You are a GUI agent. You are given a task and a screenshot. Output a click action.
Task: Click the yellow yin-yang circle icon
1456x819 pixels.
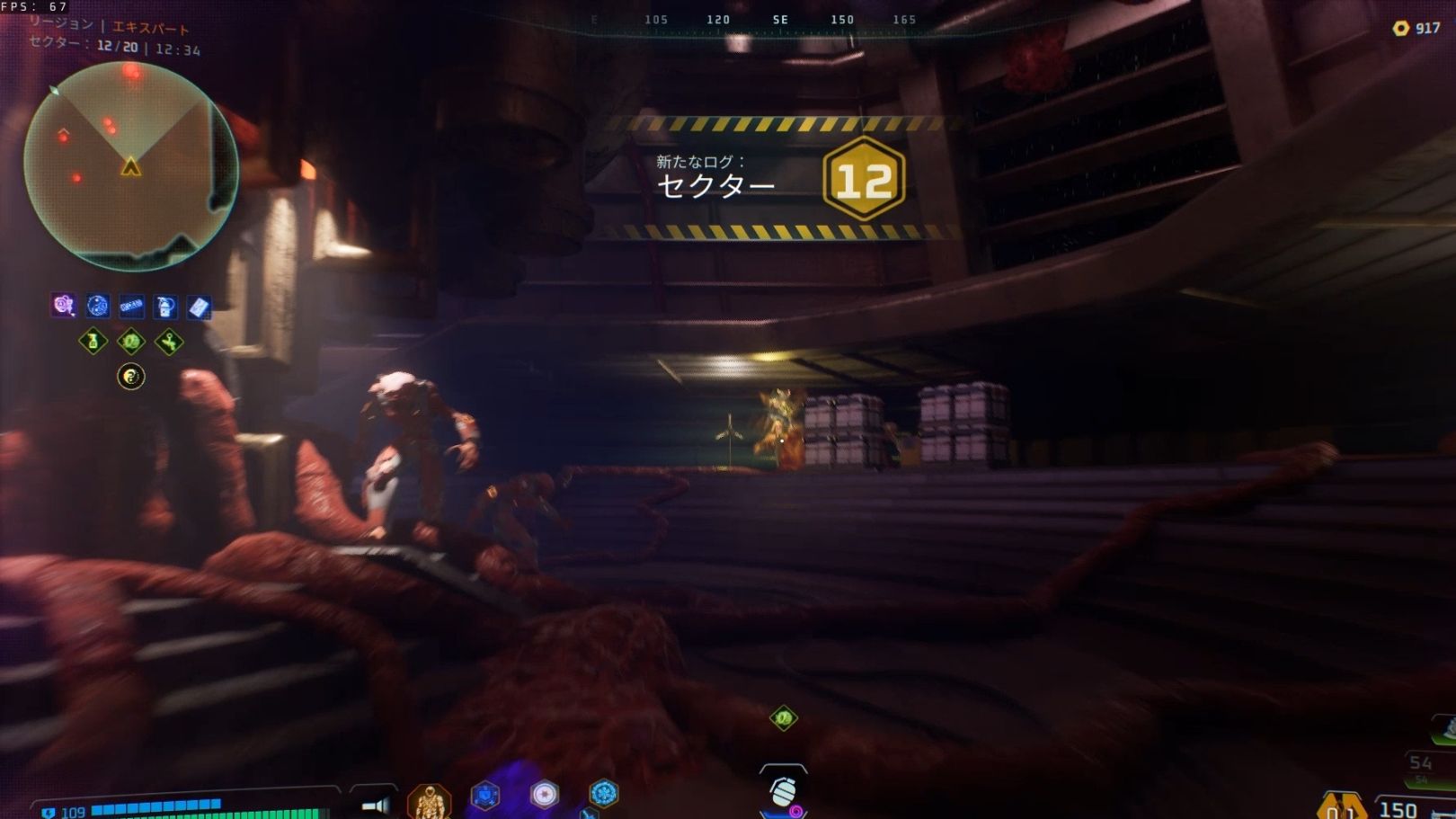pyautogui.click(x=131, y=377)
